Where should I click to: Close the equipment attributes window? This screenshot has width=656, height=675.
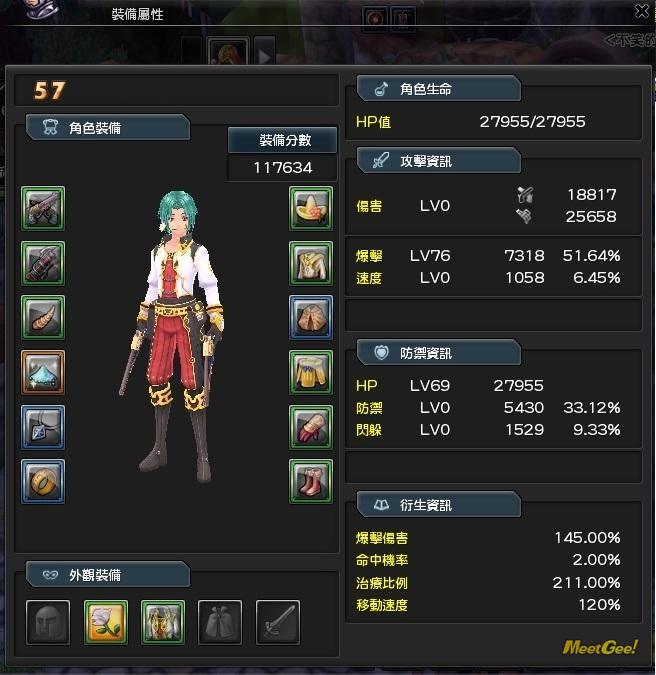click(641, 11)
